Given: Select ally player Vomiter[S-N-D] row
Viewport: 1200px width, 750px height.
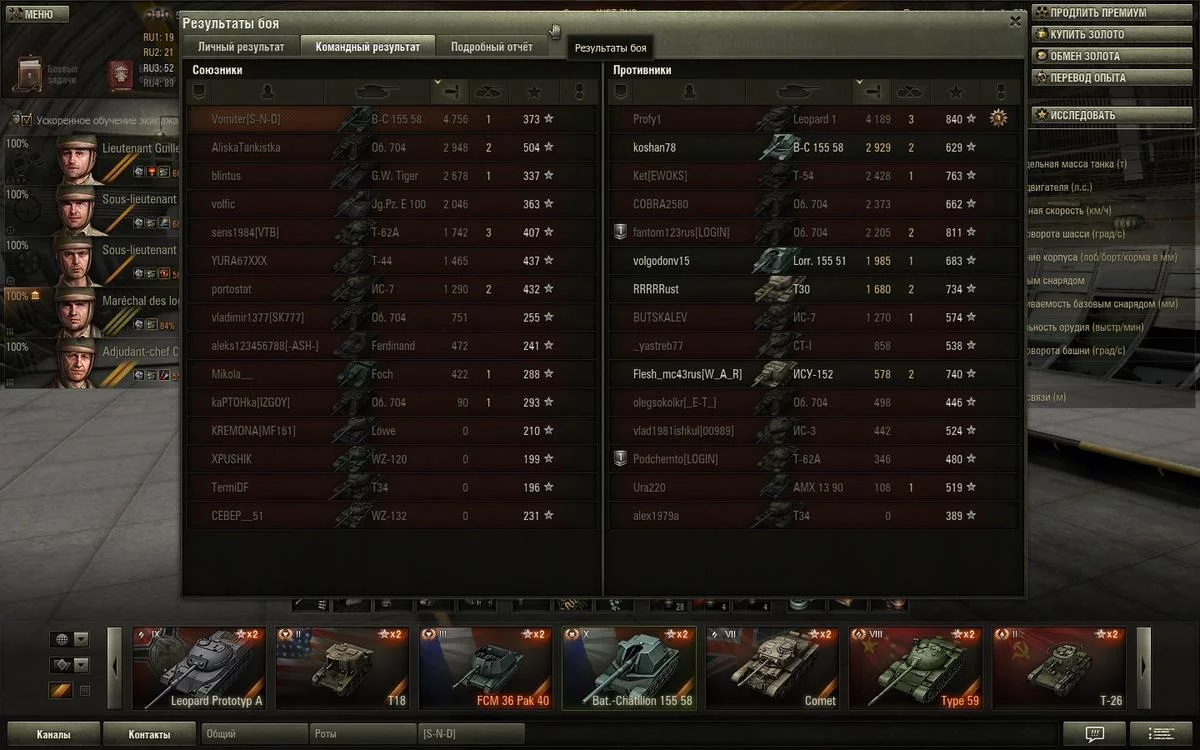Looking at the screenshot, I should pos(391,119).
